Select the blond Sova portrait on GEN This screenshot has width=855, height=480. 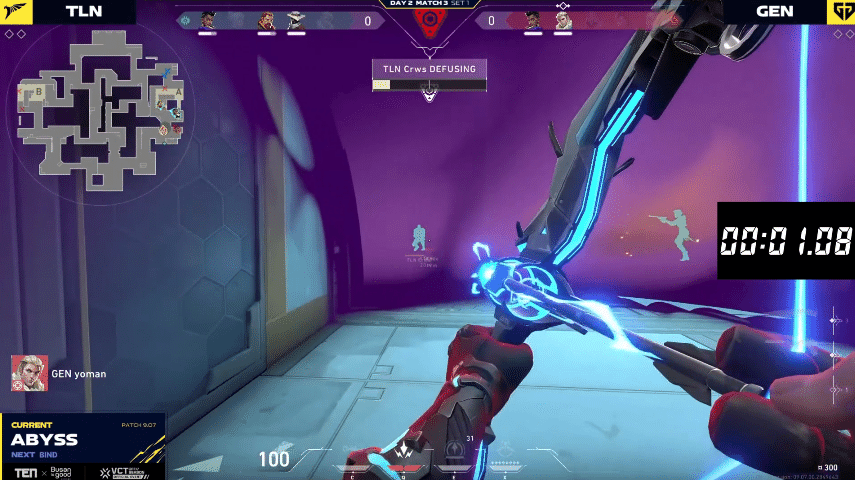click(x=562, y=20)
